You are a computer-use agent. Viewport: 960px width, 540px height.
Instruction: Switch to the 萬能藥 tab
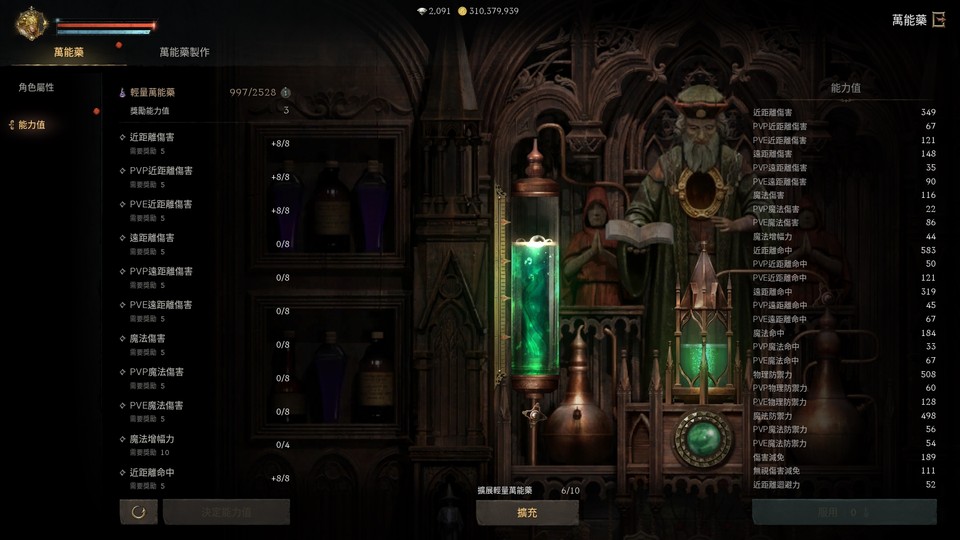tap(69, 52)
